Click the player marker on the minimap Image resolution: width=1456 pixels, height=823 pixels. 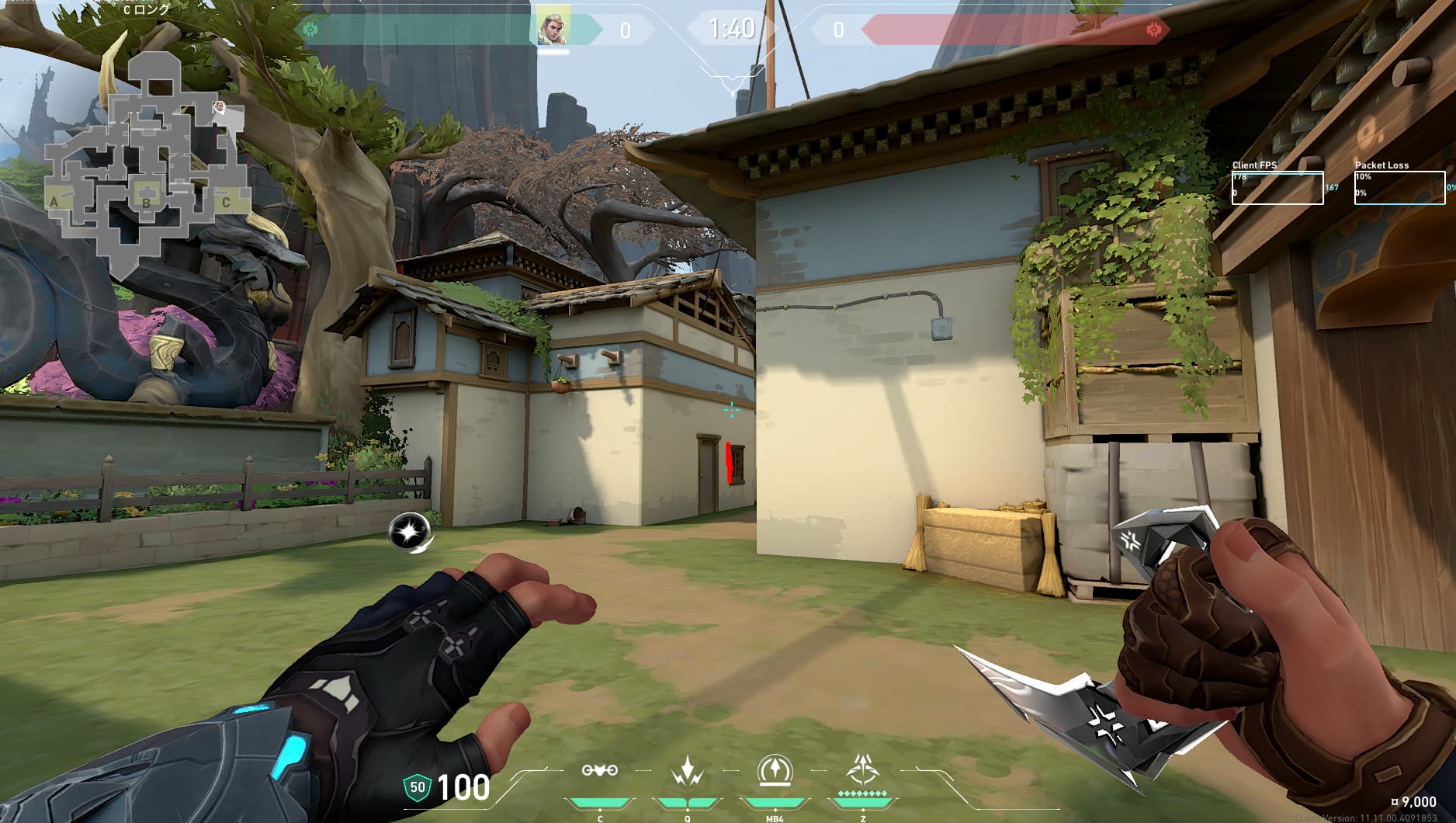coord(220,107)
